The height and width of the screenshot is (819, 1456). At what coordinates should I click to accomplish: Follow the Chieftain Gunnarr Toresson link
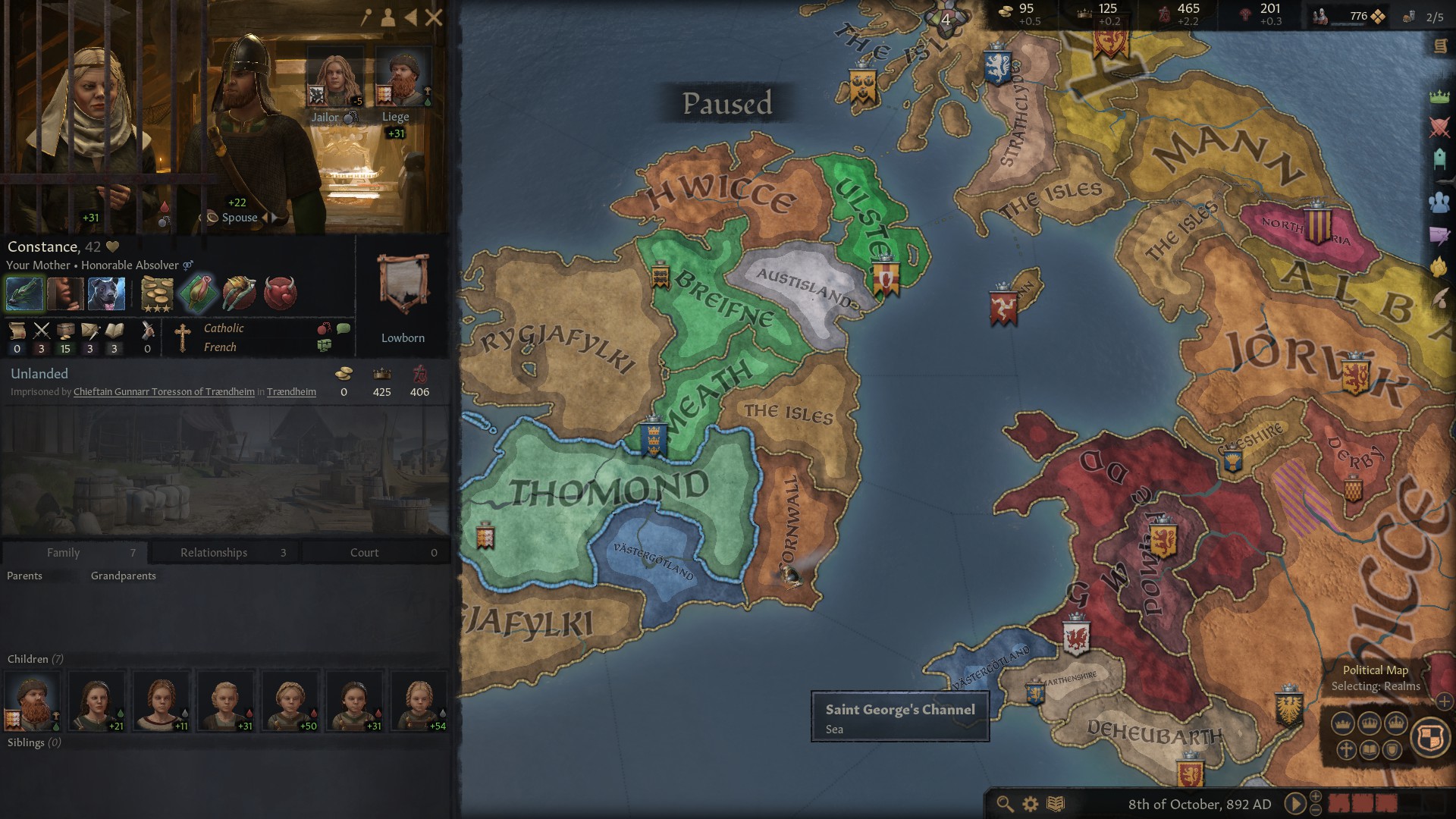164,392
